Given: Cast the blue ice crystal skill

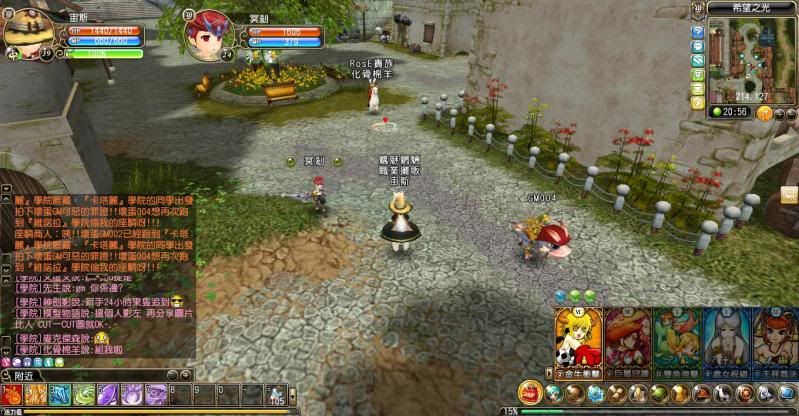Looking at the screenshot, I should click(x=60, y=394).
